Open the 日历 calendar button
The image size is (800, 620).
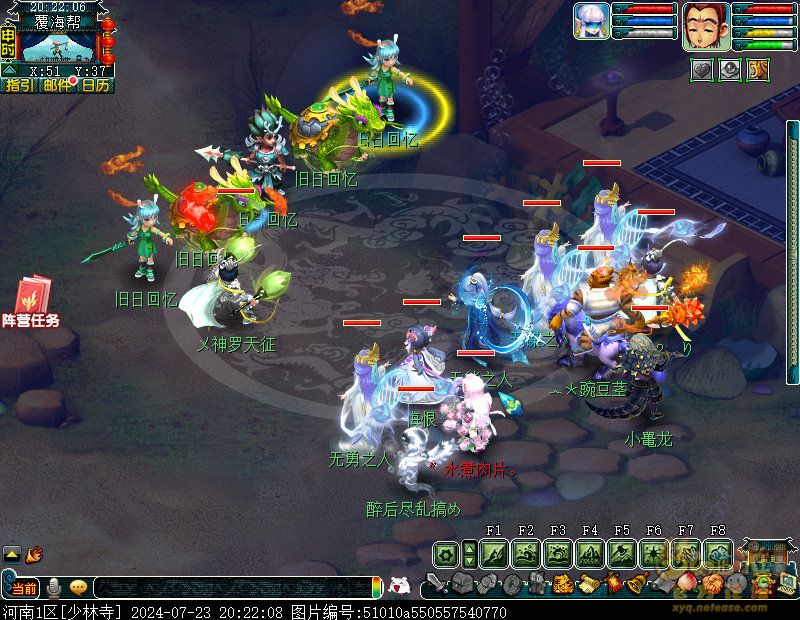(96, 86)
